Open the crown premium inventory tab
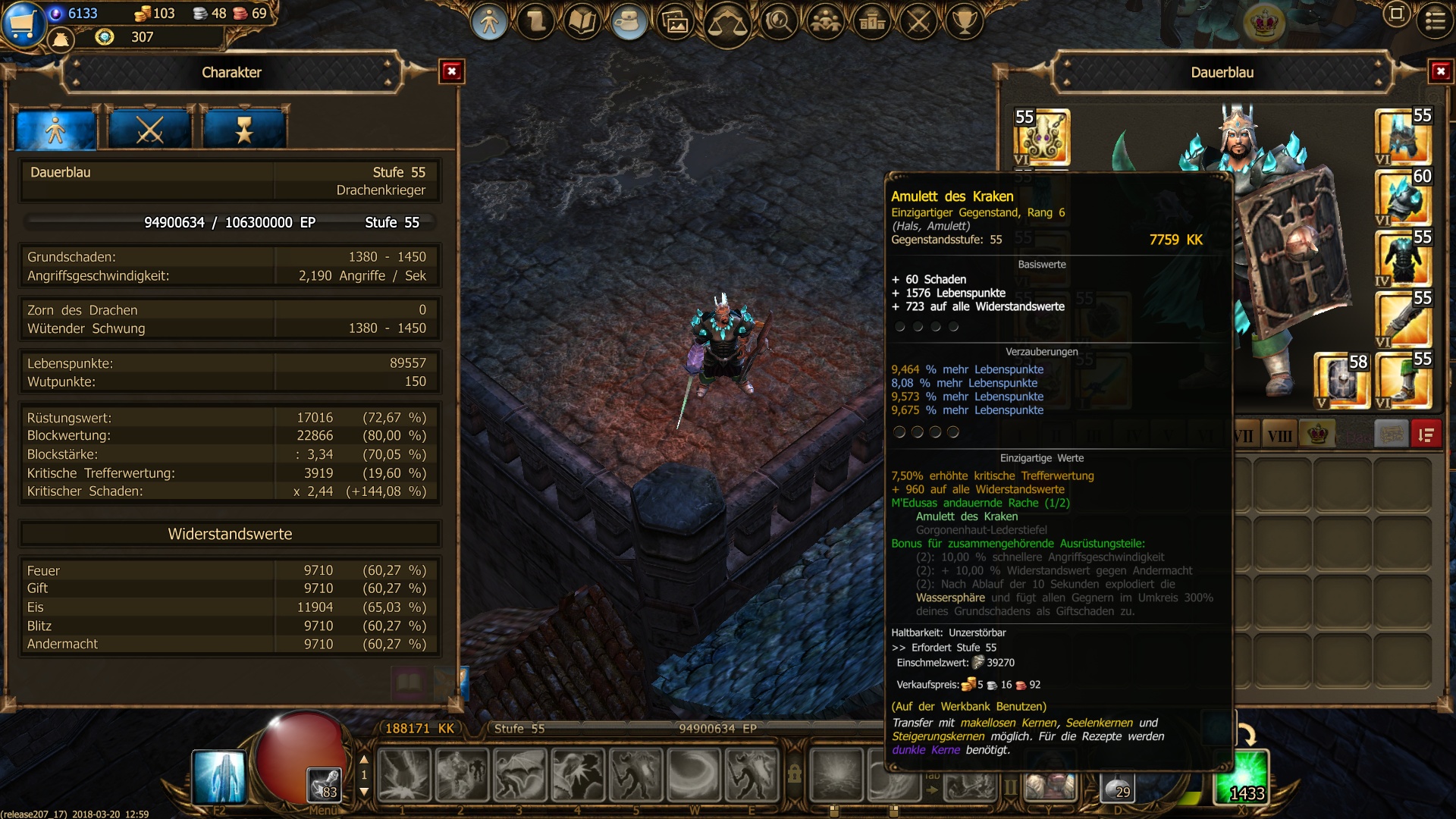 click(x=1318, y=435)
